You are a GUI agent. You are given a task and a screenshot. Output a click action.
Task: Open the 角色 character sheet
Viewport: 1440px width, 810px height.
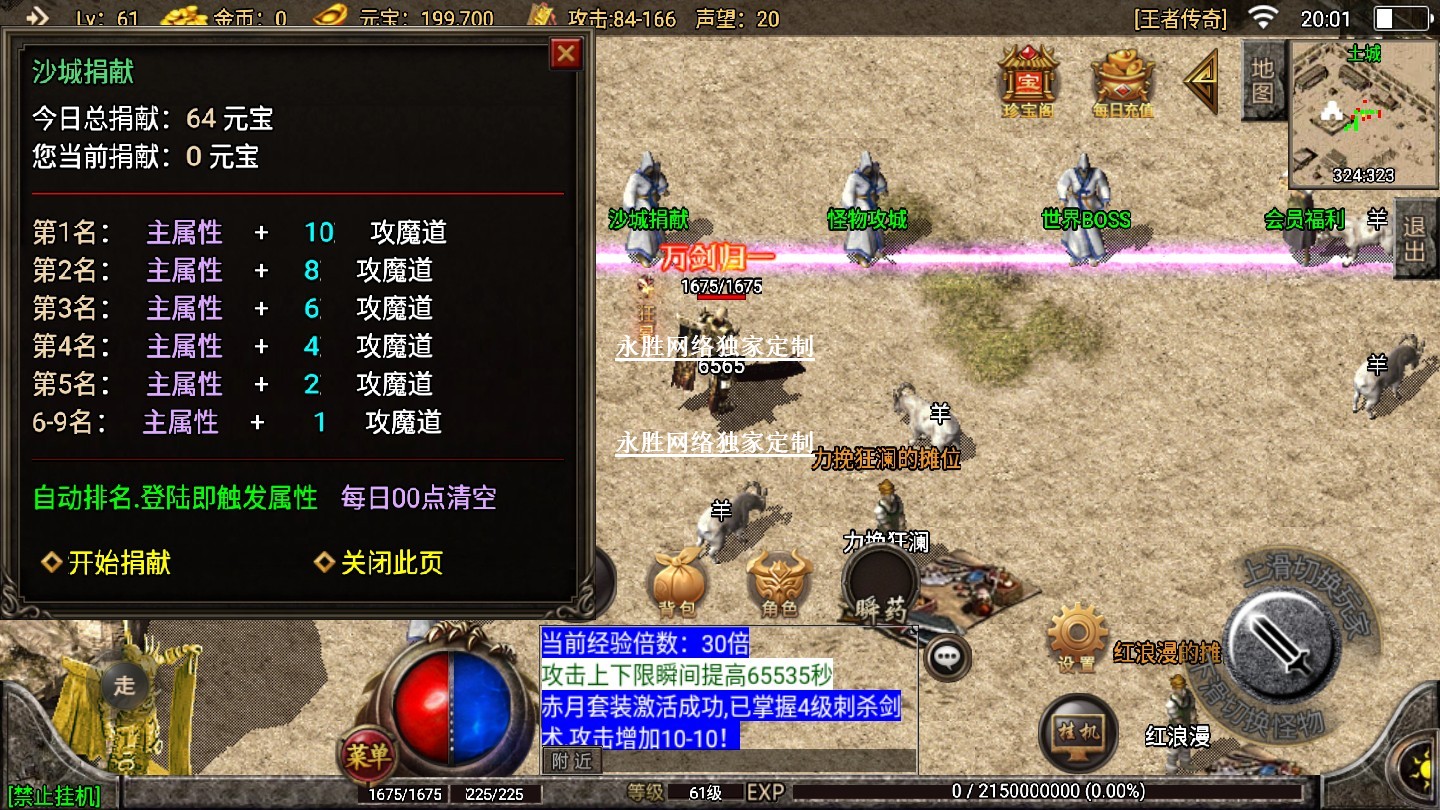(x=780, y=582)
